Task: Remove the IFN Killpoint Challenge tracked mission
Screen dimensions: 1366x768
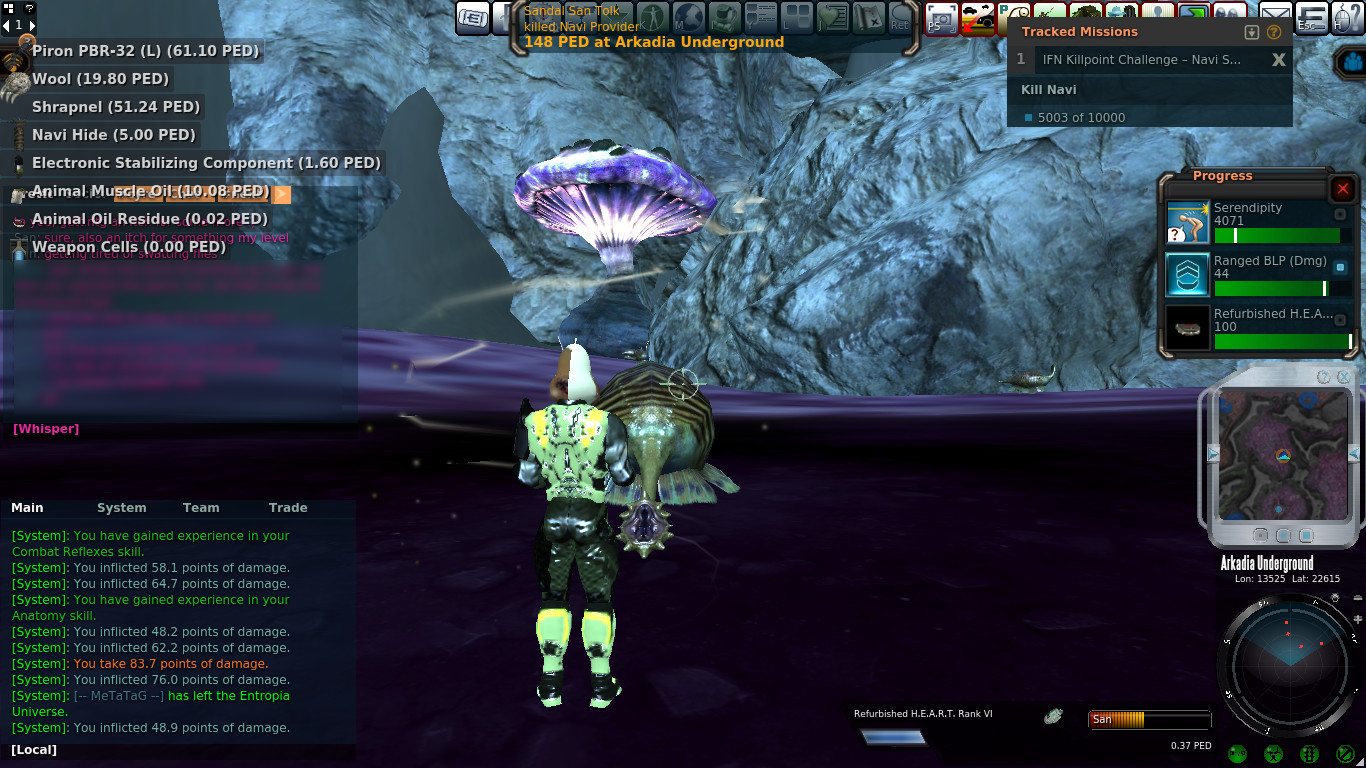Action: point(1278,60)
